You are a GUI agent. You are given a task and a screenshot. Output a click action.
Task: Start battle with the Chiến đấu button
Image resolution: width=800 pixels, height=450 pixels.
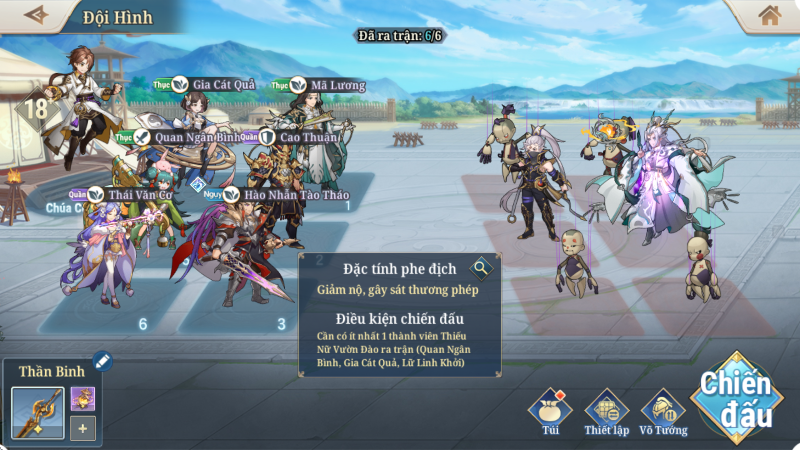pyautogui.click(x=735, y=394)
